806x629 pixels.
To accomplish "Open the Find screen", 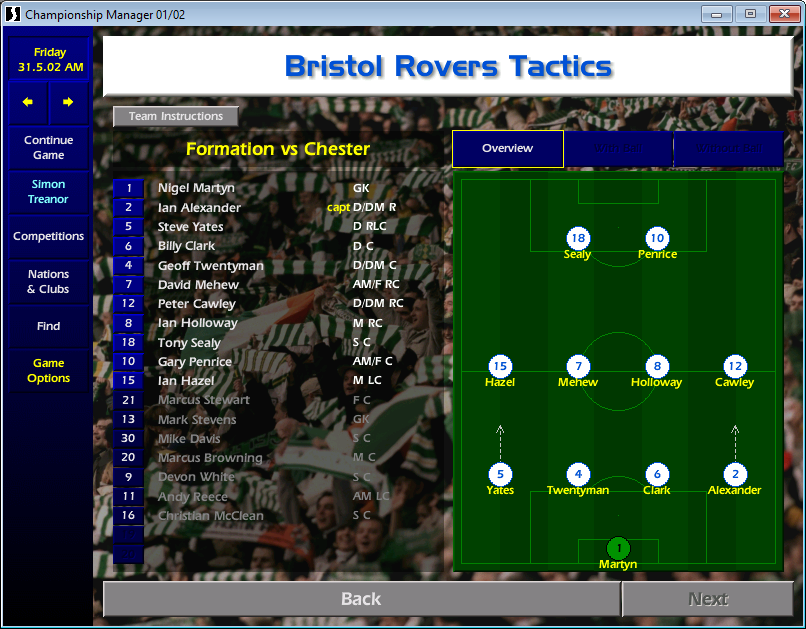I will pos(49,326).
